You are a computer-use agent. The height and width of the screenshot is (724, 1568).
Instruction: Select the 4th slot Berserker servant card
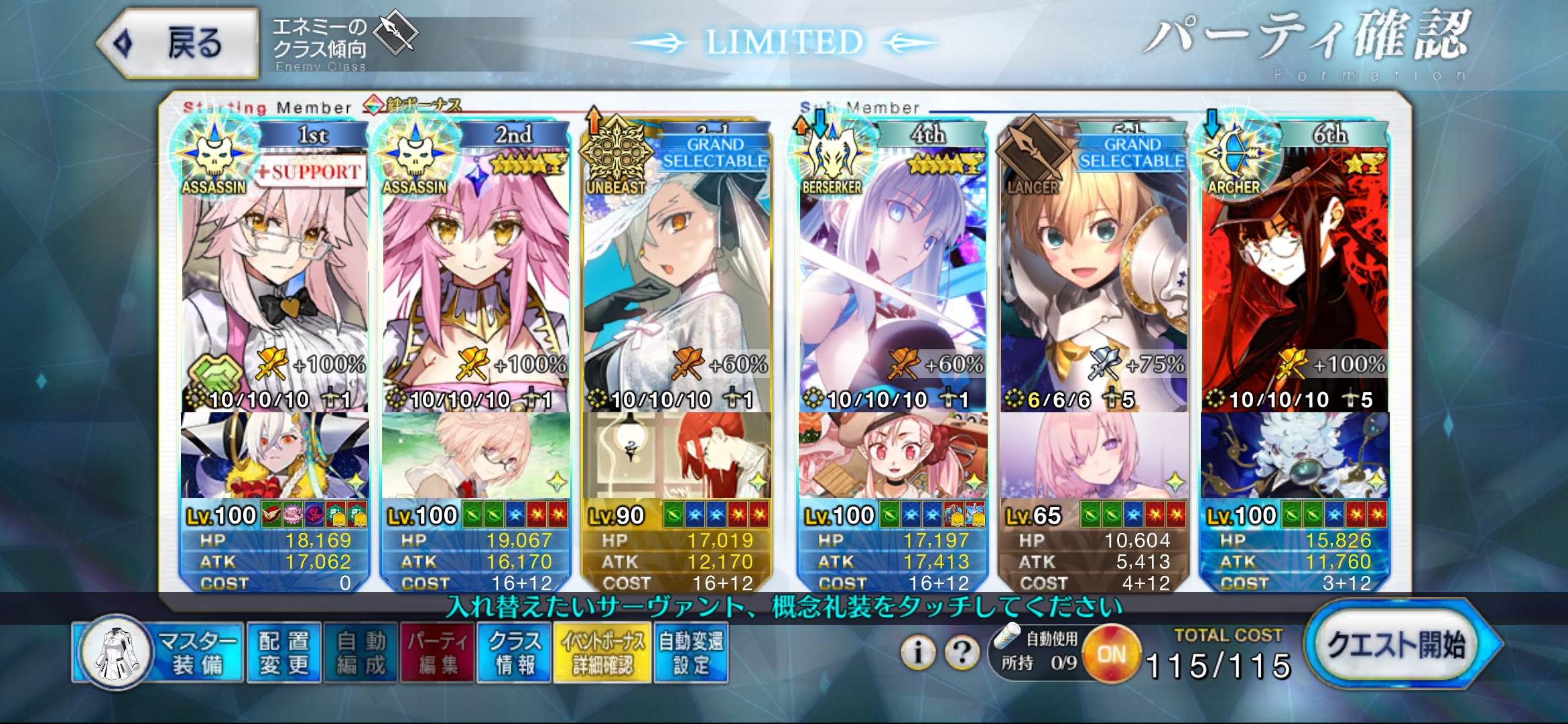893,282
